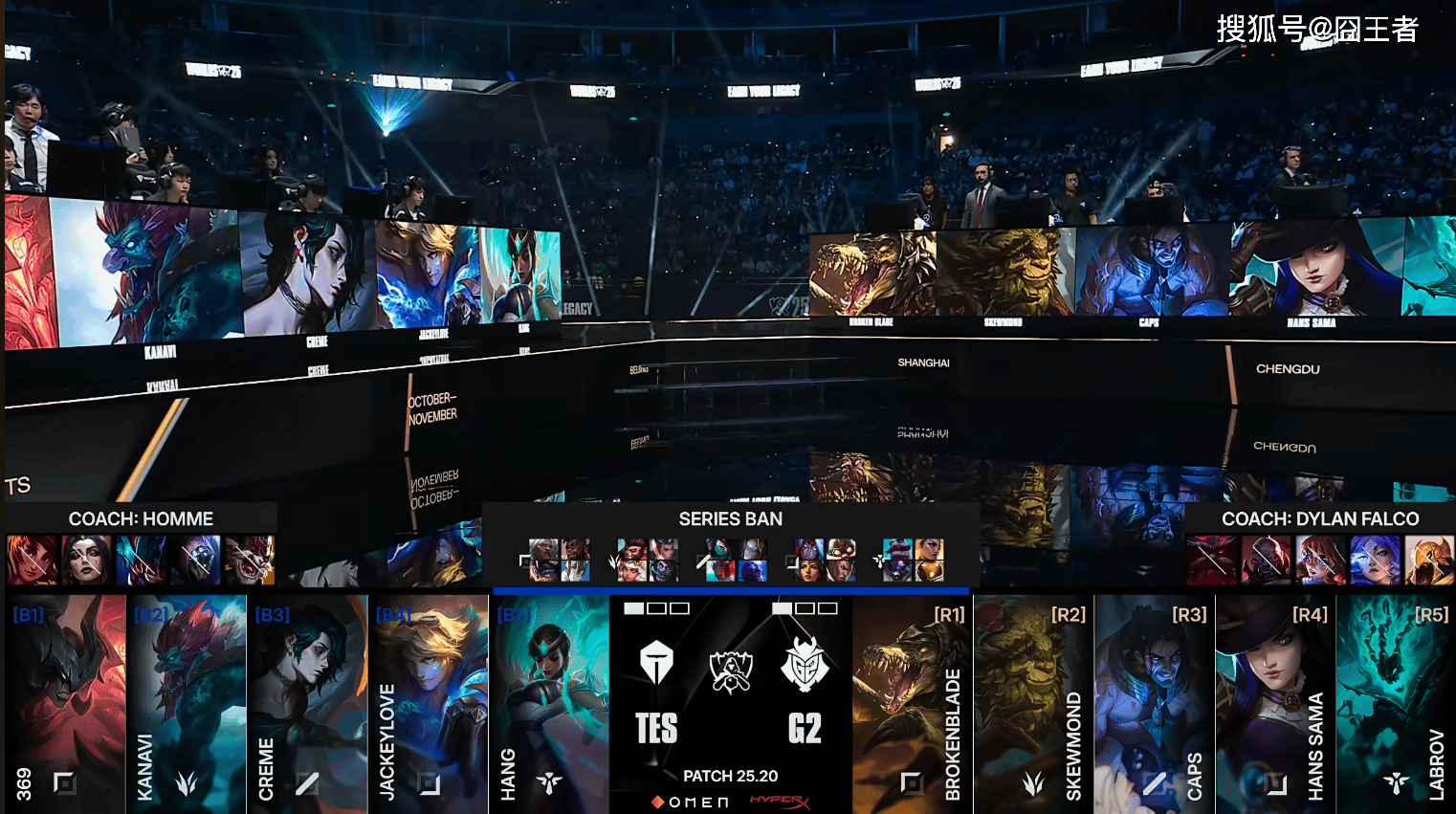Open Caps' R3 Ryze pick card
The height and width of the screenshot is (814, 1456).
pyautogui.click(x=1155, y=703)
